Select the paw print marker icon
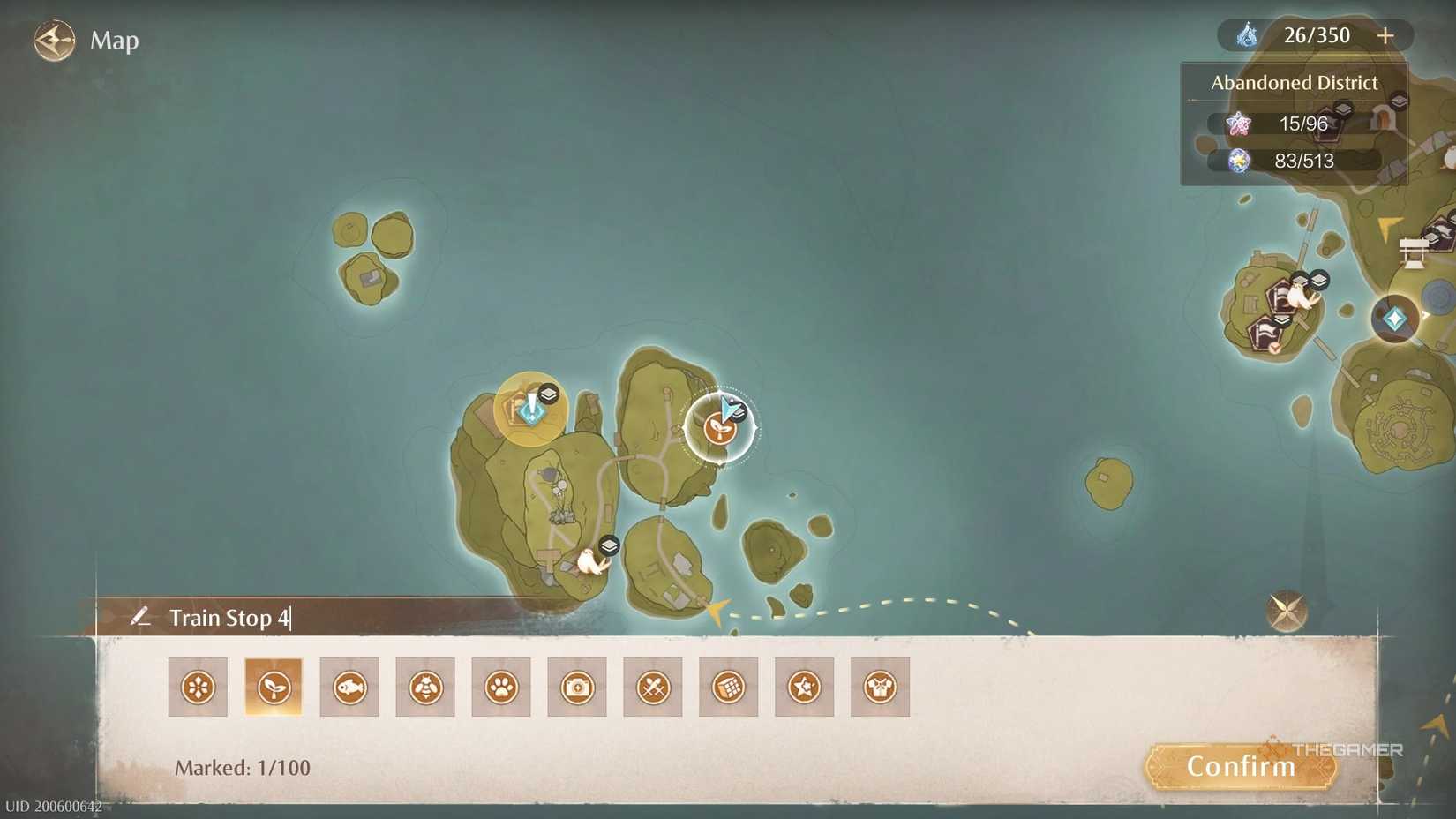Image resolution: width=1456 pixels, height=819 pixels. tap(501, 687)
